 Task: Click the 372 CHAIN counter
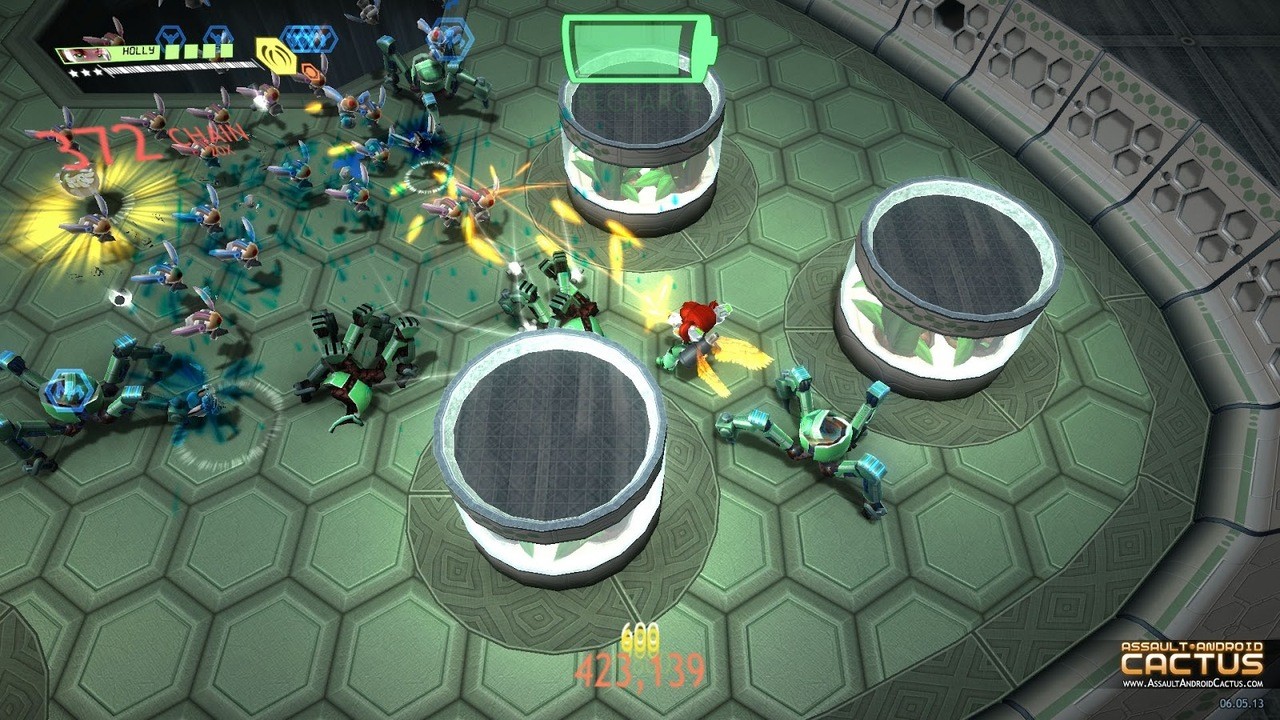(x=150, y=140)
